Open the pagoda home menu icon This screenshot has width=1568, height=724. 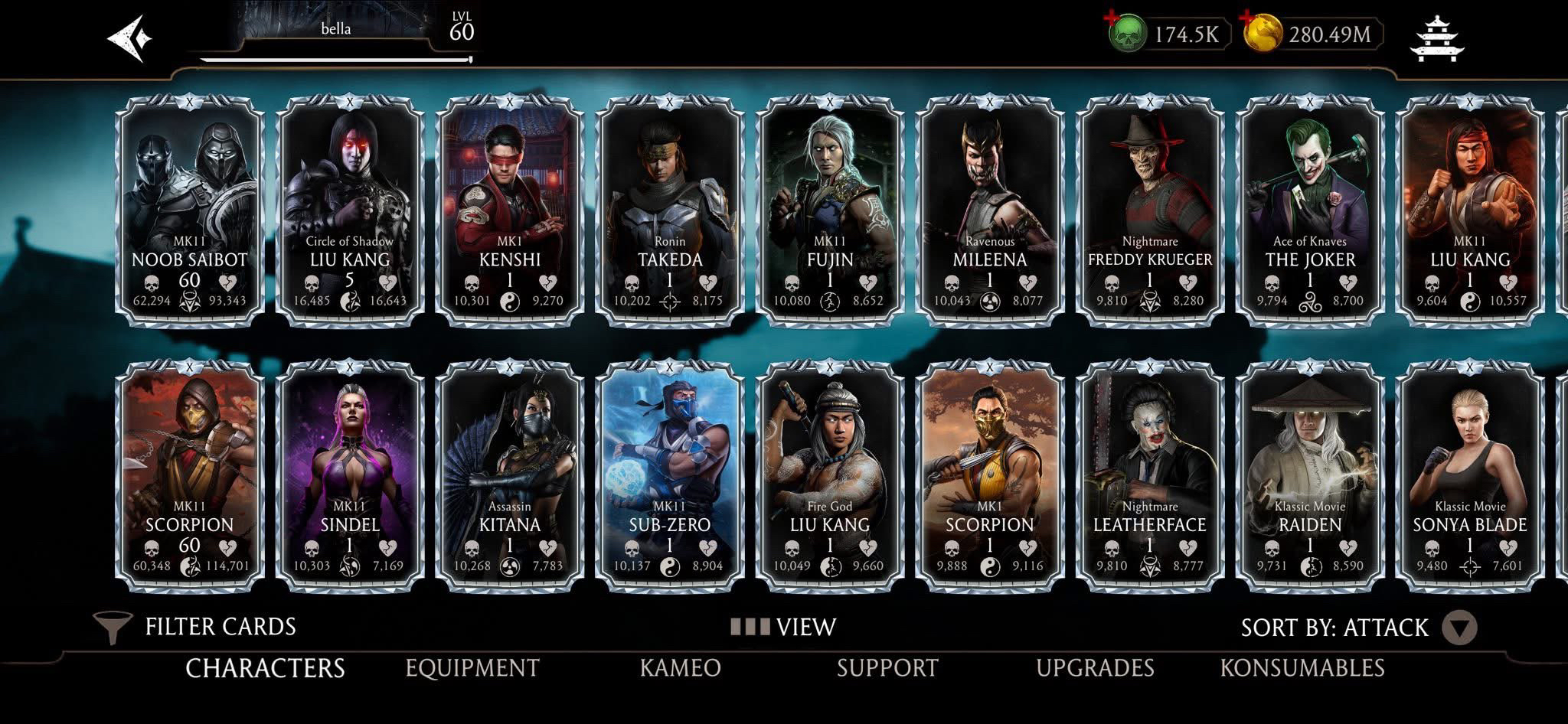tap(1436, 38)
